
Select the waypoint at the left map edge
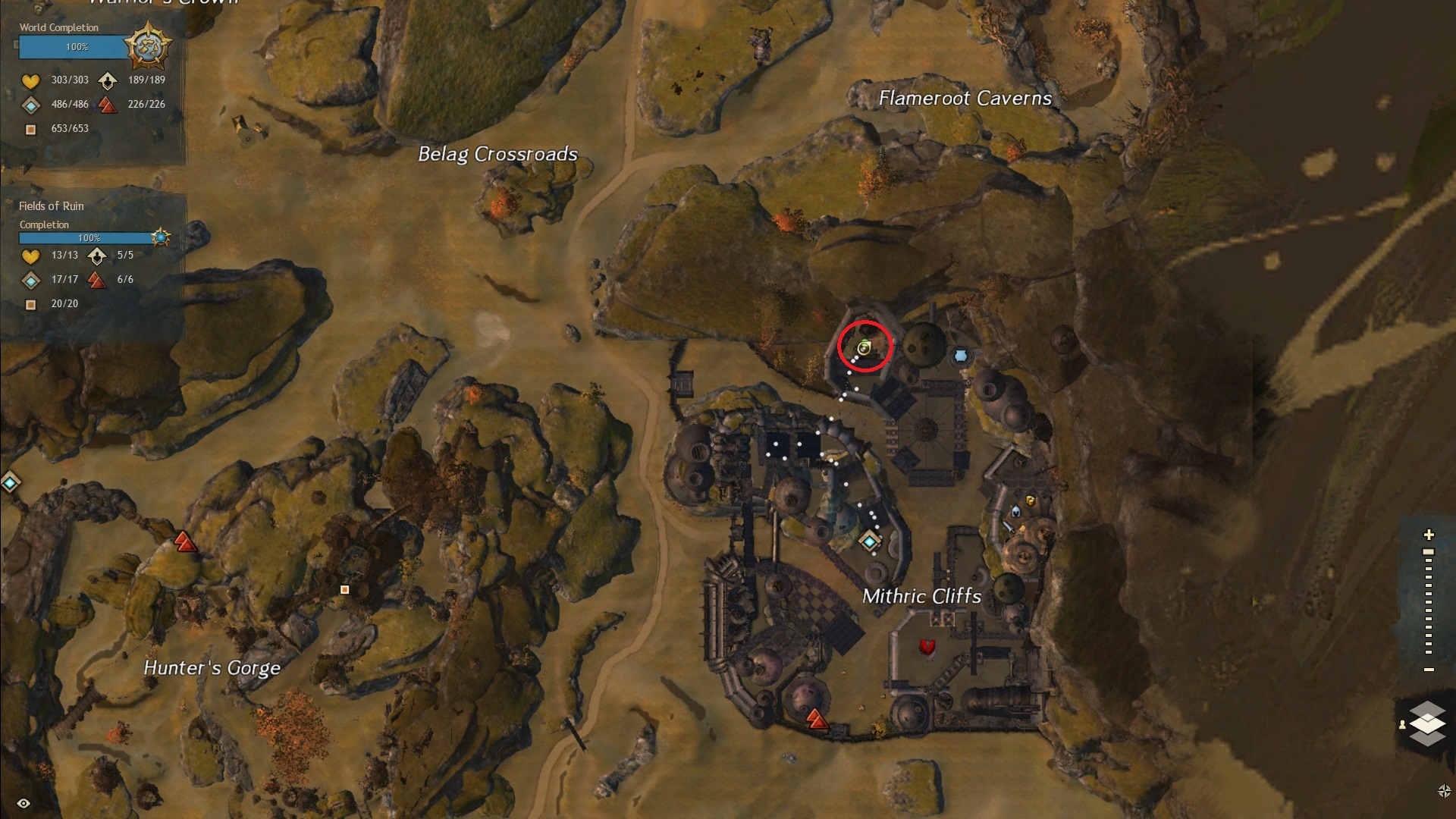tap(10, 482)
